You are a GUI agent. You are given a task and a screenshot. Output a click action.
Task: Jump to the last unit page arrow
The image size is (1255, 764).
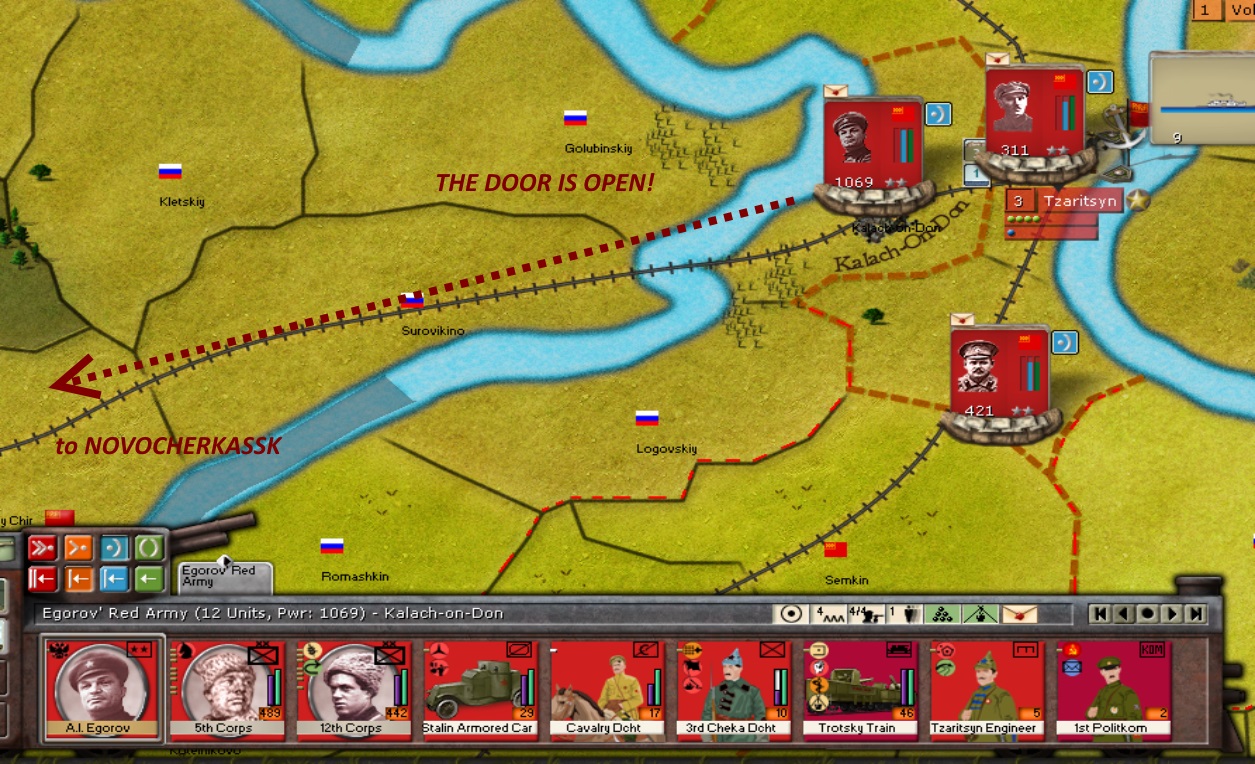click(x=1196, y=614)
